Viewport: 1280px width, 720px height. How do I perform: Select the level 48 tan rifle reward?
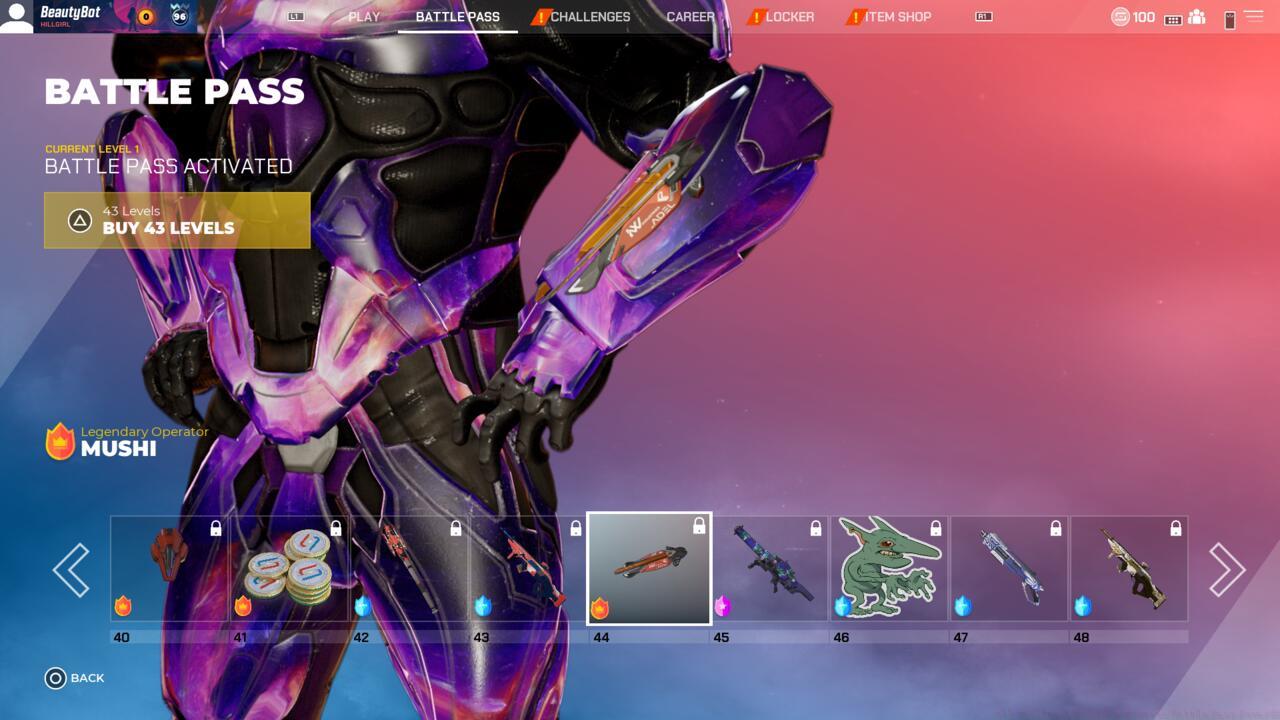coord(1129,569)
